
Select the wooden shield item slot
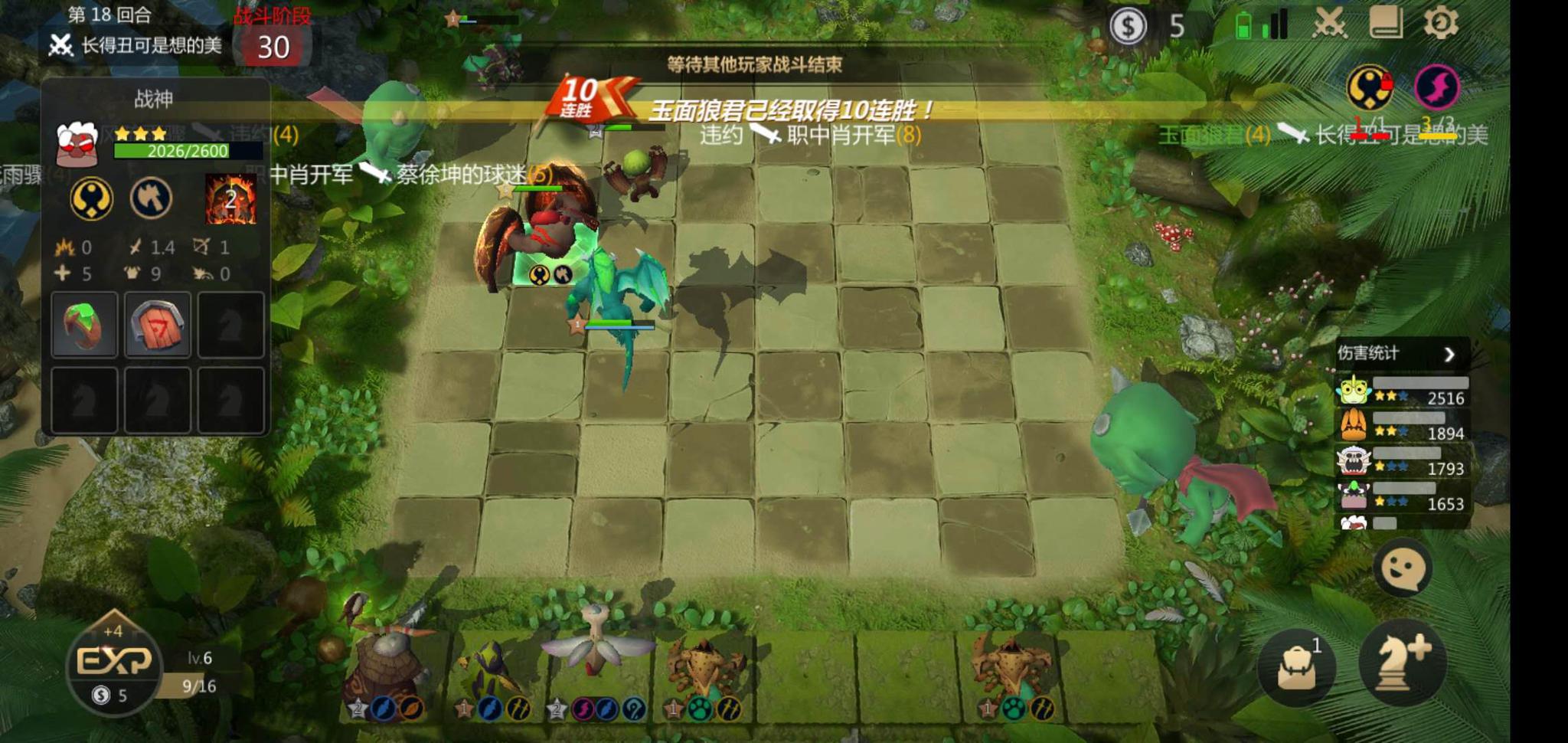tap(158, 324)
